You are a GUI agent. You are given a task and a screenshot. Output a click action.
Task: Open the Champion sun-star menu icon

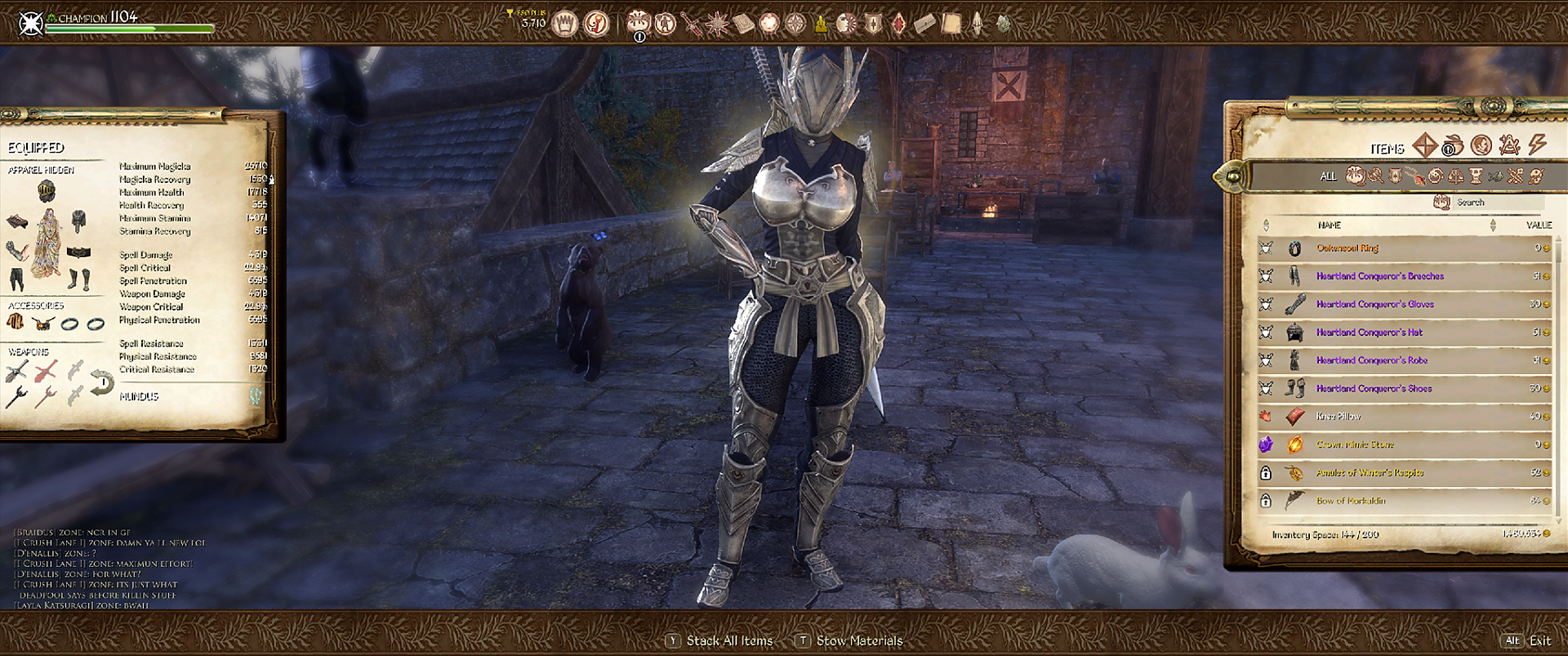pyautogui.click(x=717, y=25)
